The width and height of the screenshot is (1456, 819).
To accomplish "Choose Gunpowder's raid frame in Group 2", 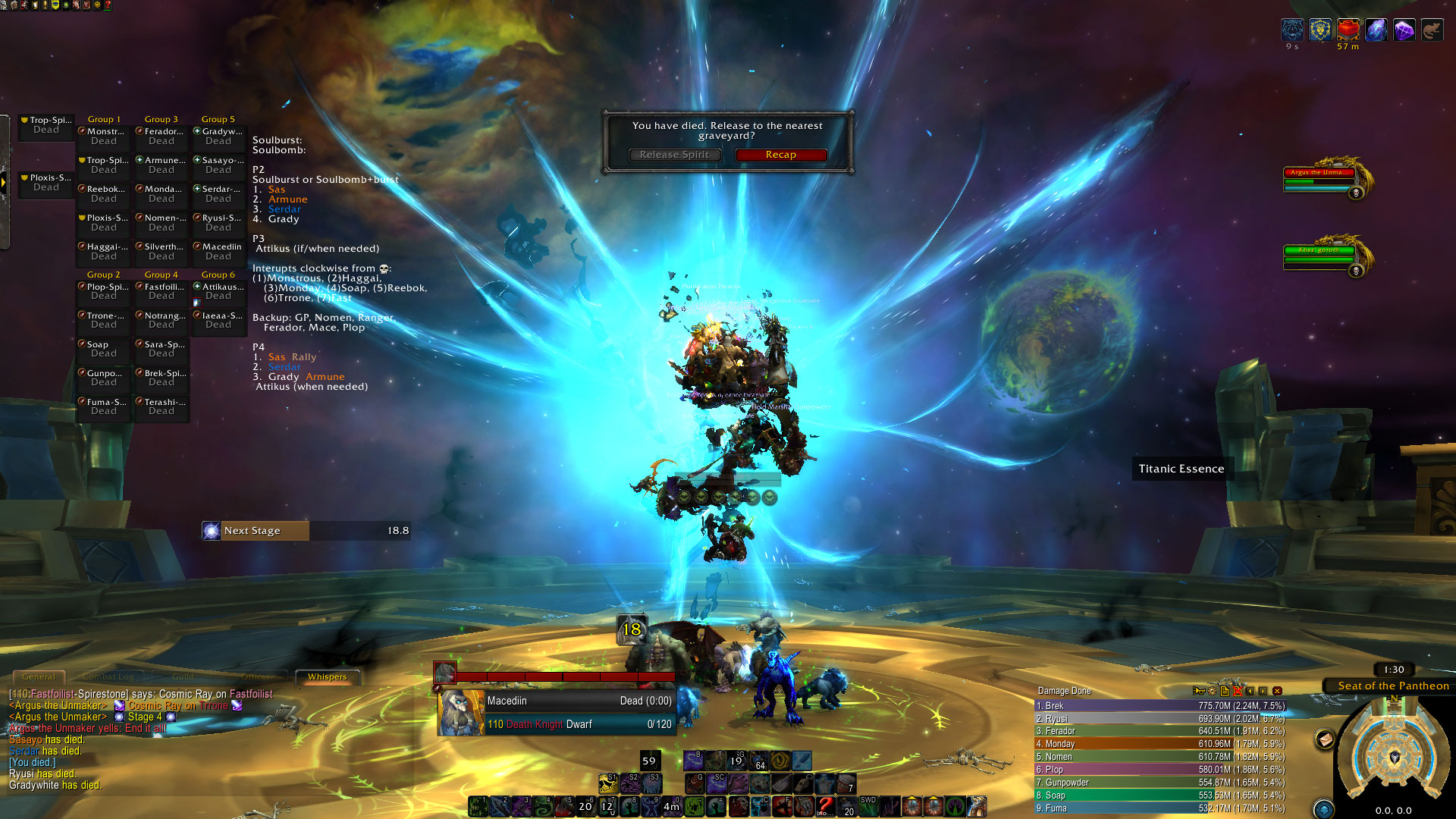I will (104, 378).
